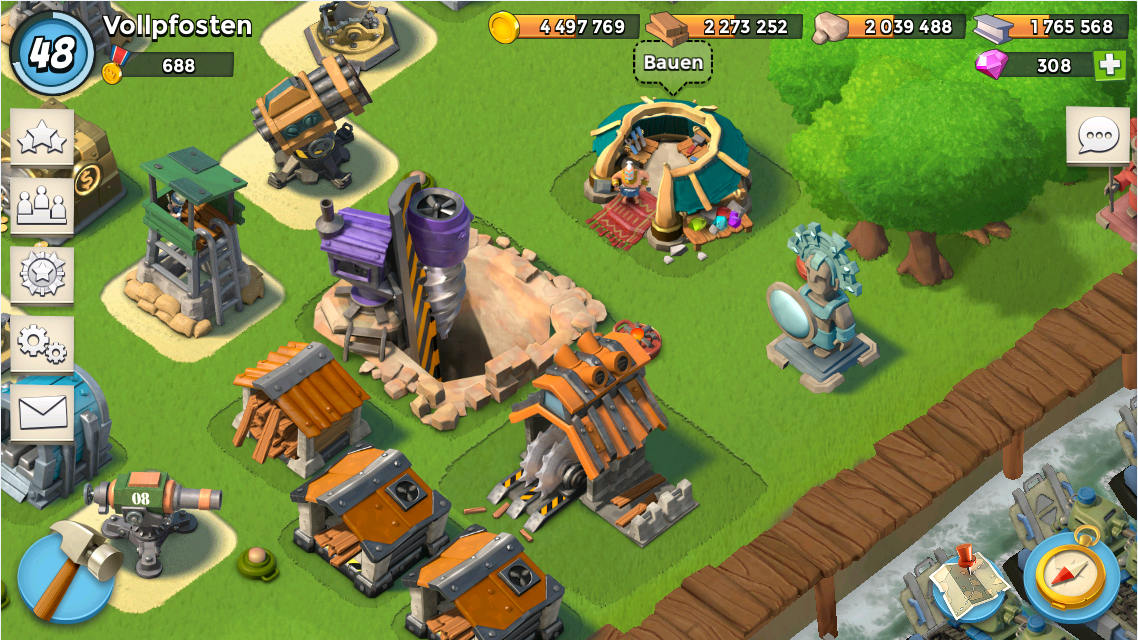Open the gears settings button

point(42,344)
